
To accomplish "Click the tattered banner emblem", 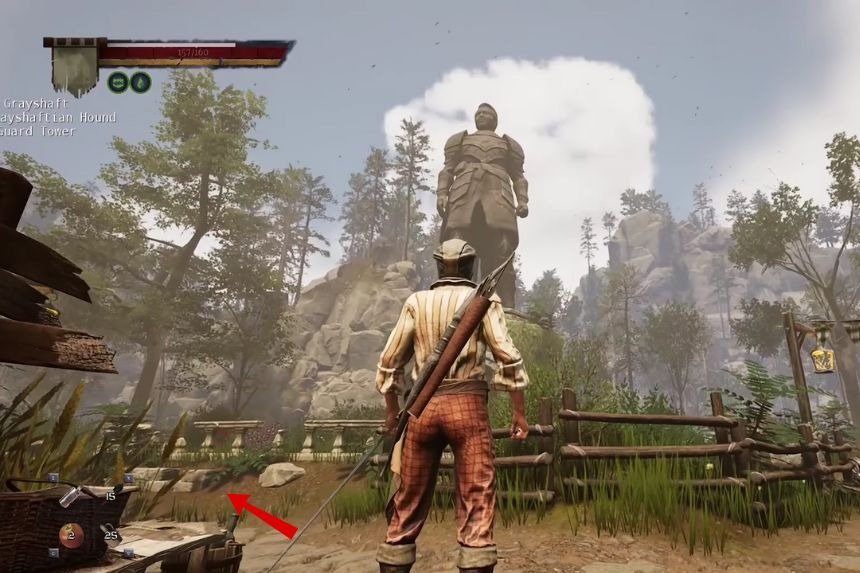I will [x=74, y=67].
